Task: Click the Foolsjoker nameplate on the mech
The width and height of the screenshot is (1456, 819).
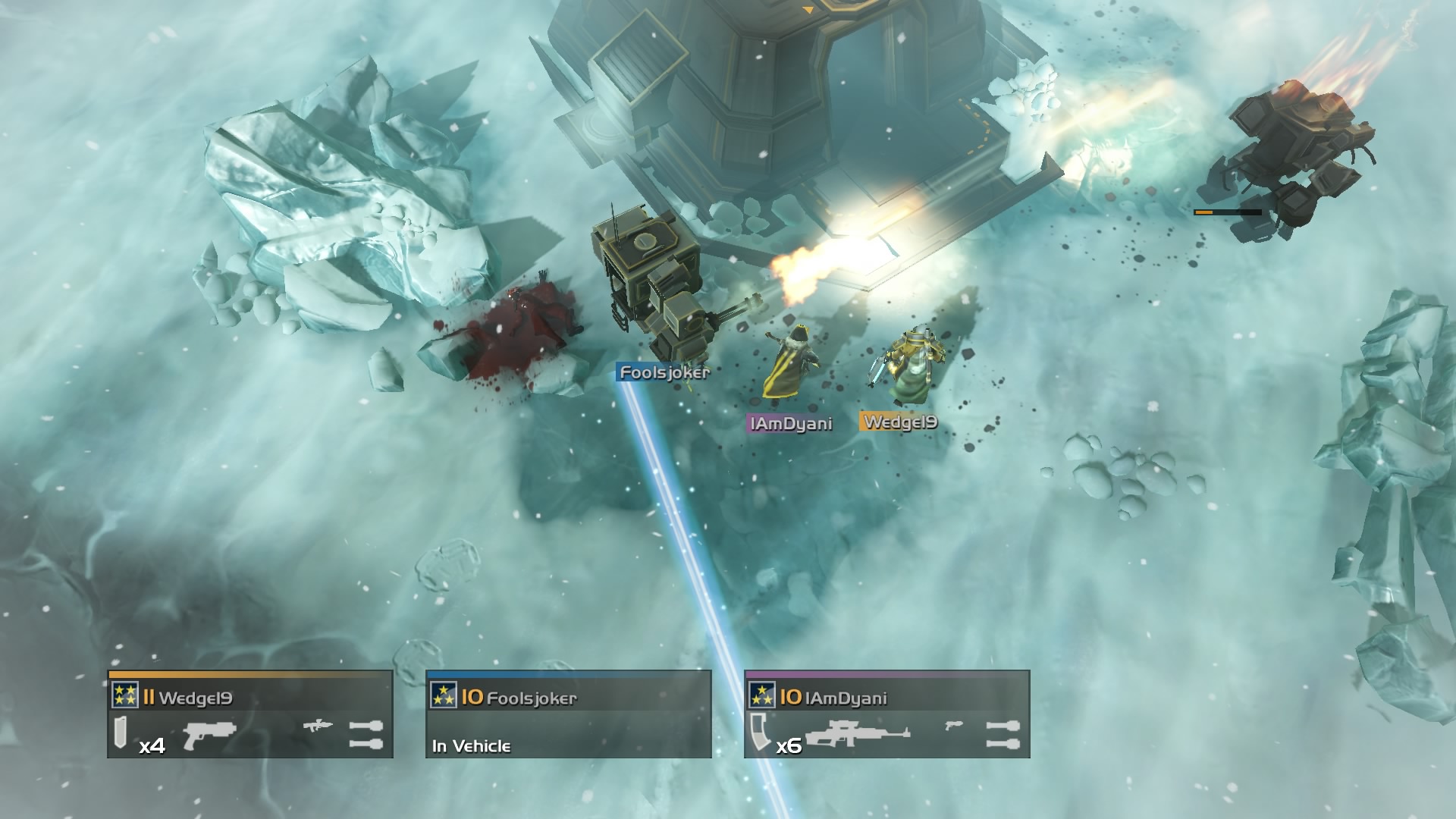Action: (x=664, y=373)
